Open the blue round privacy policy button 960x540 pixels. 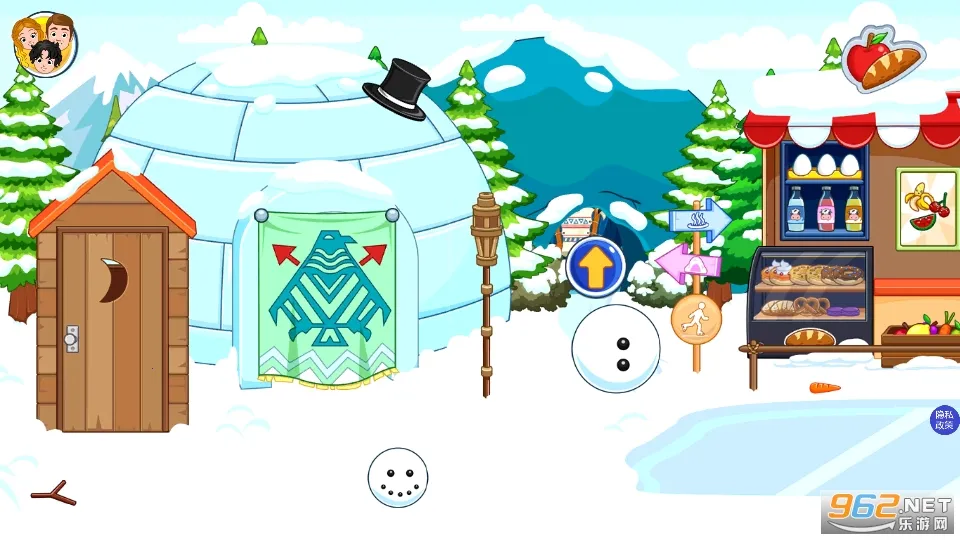point(944,420)
